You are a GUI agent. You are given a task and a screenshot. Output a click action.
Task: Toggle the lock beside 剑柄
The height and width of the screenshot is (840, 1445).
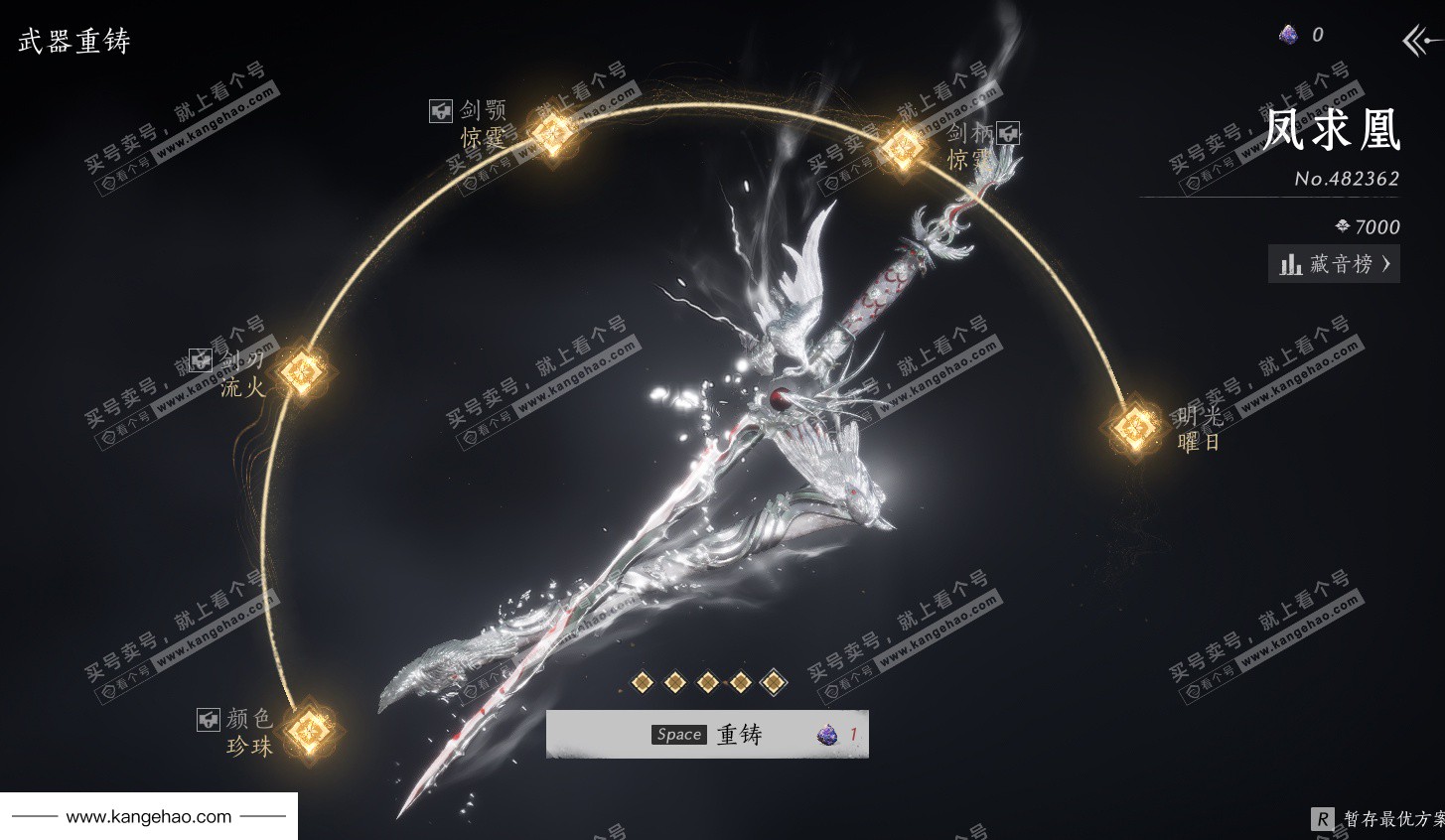pos(1009,132)
